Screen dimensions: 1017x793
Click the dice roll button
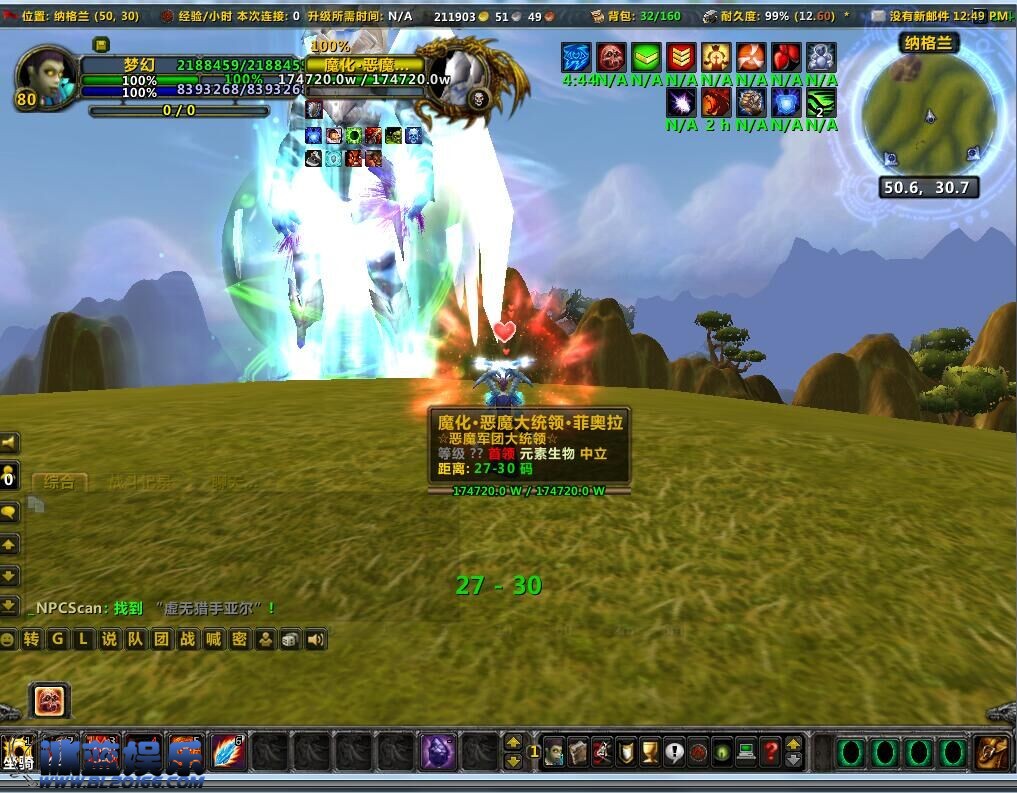(x=290, y=640)
